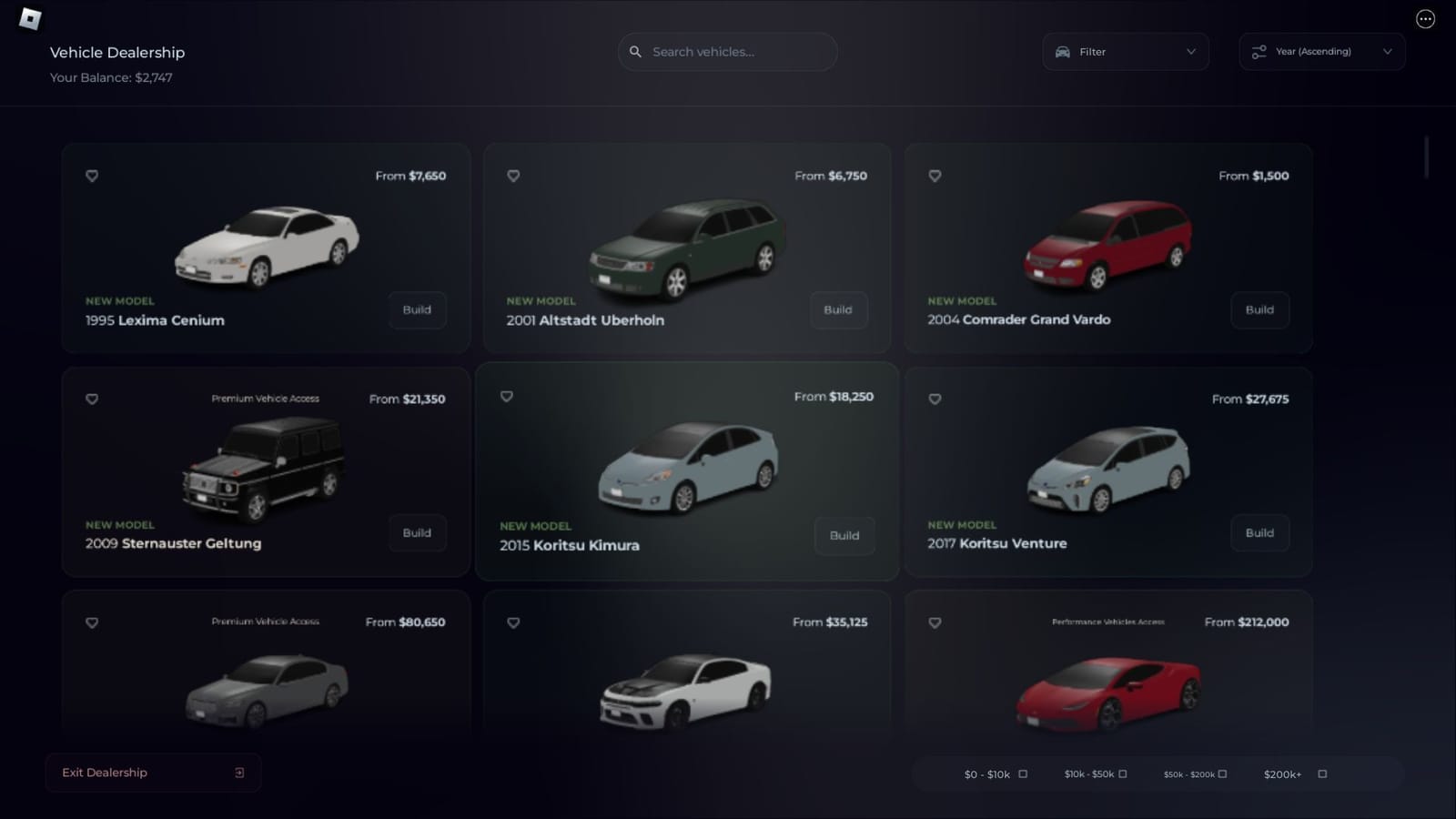This screenshot has width=1456, height=819.
Task: Favorite the 2015 Koritsu Kimura heart icon
Action: pos(507,396)
